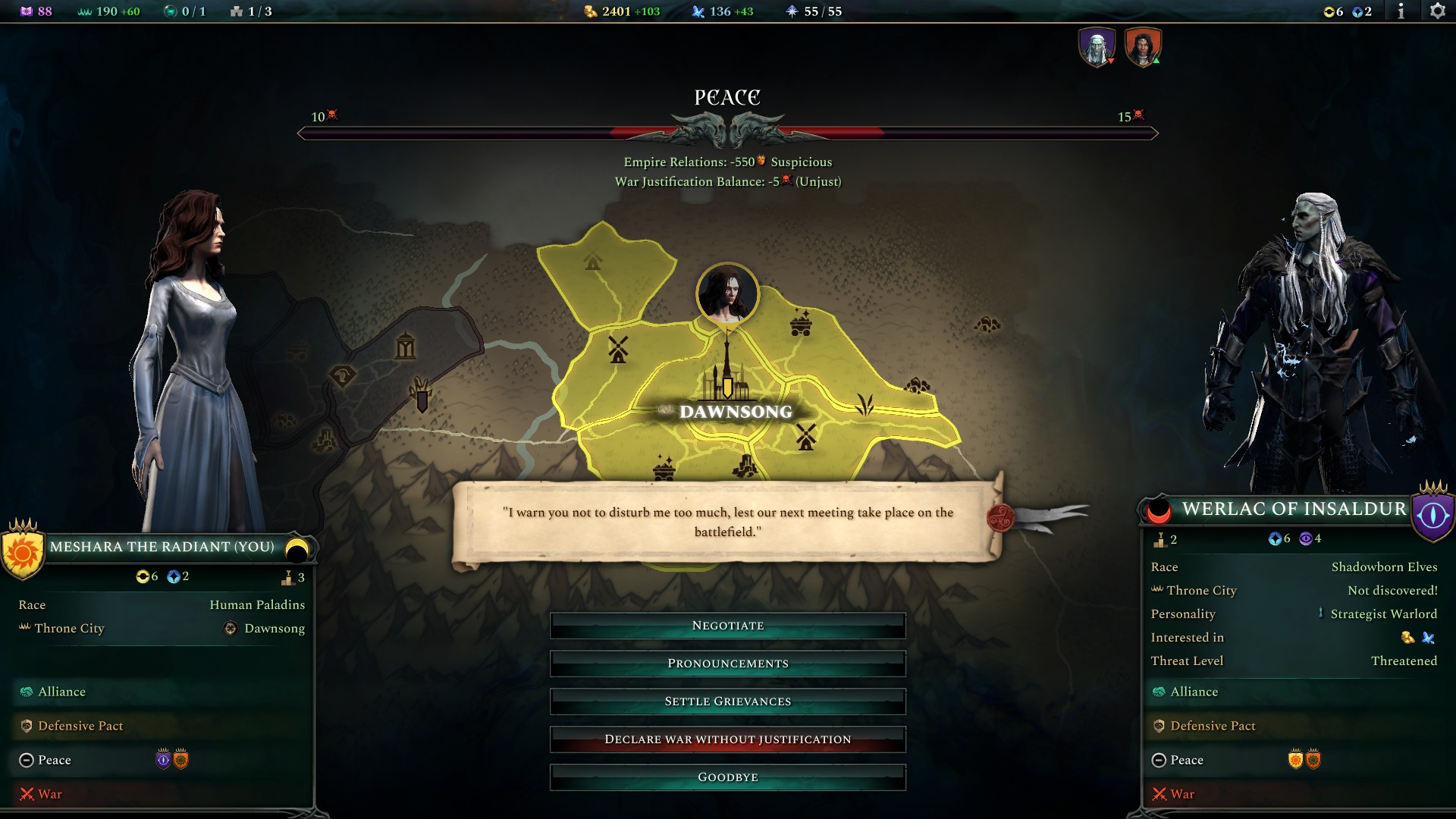
Task: Click the imperium resource icon
Action: [x=83, y=11]
